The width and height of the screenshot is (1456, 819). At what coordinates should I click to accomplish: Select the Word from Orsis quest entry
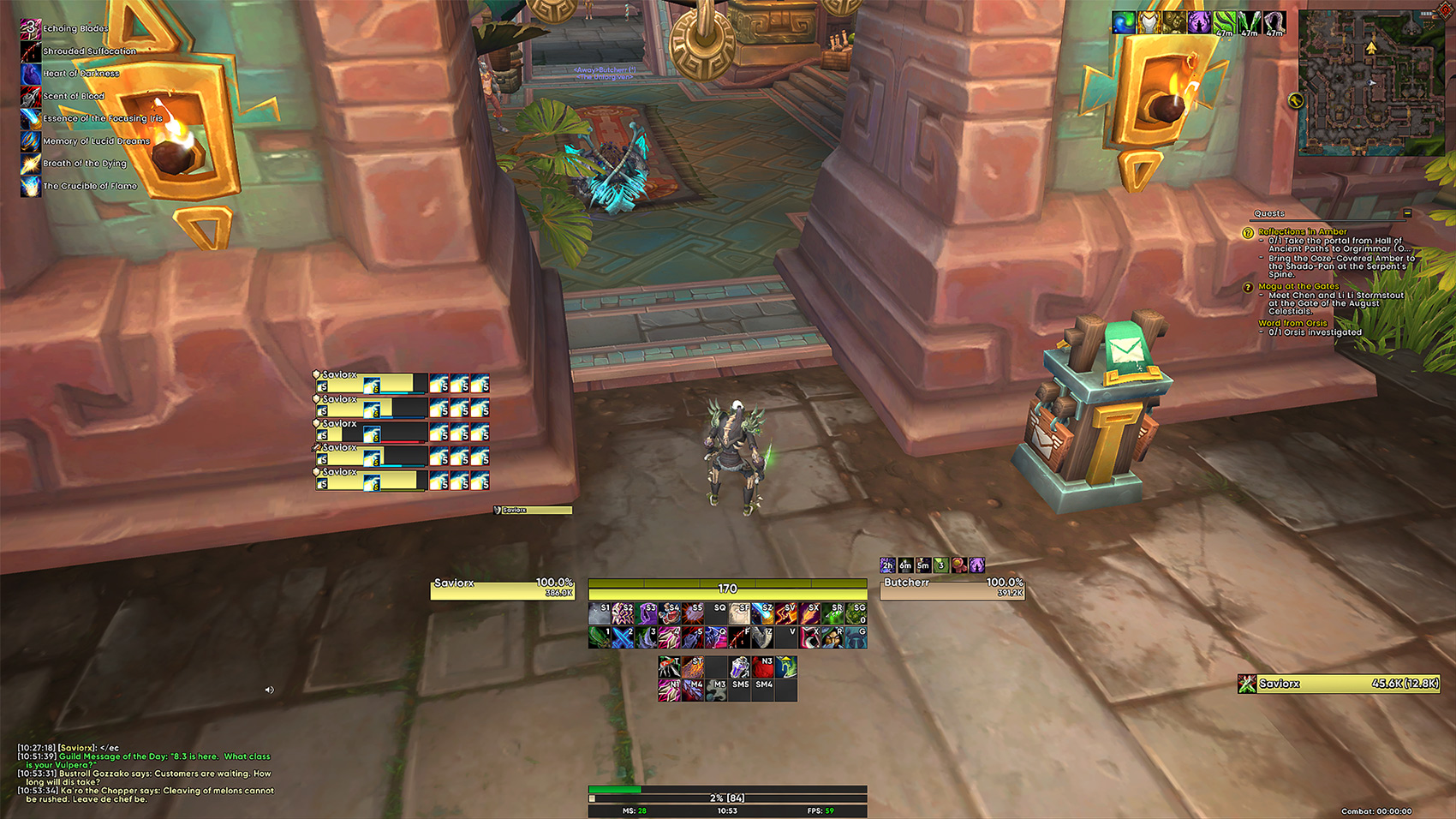point(1292,323)
